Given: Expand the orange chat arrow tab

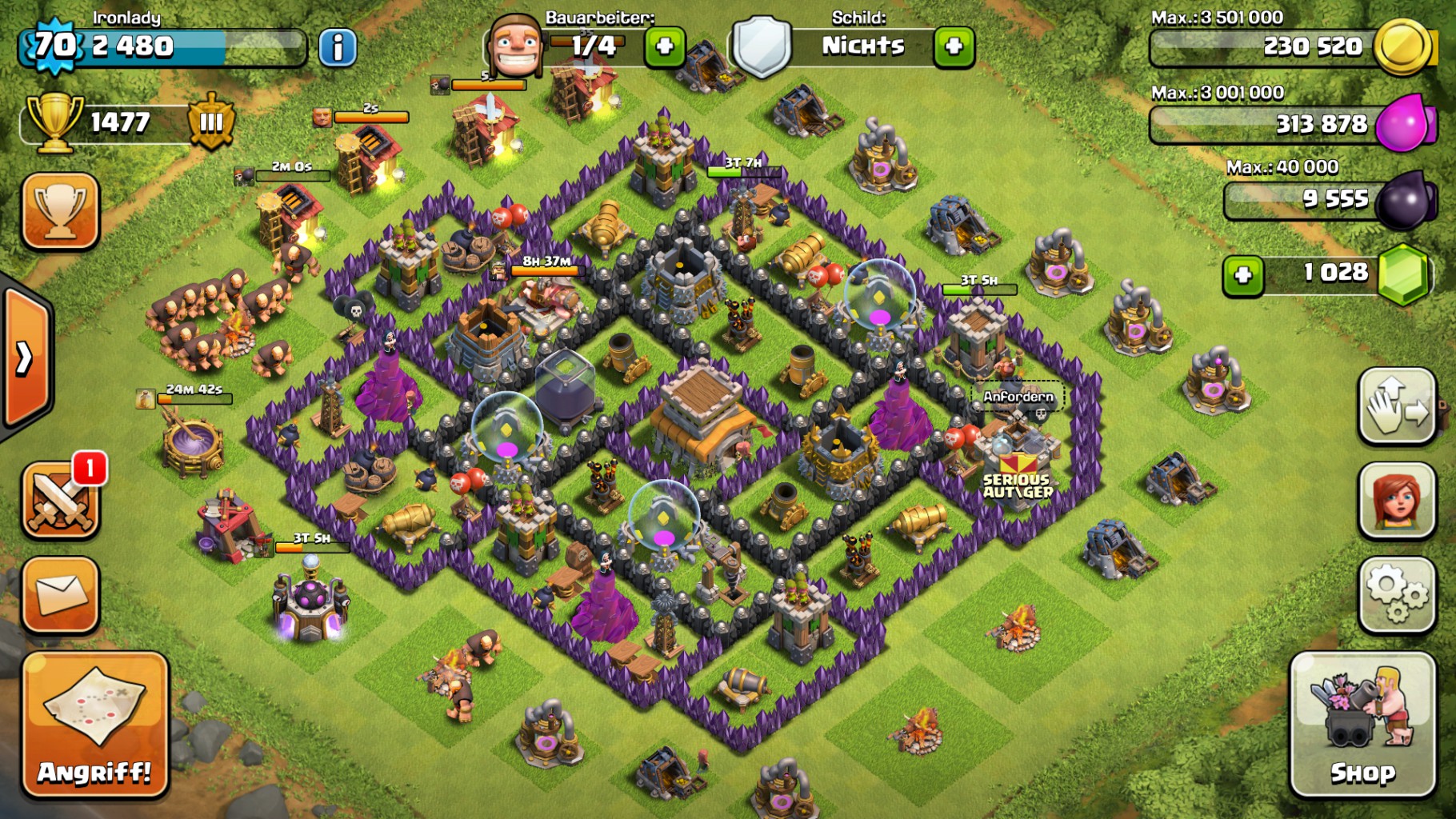Looking at the screenshot, I should pyautogui.click(x=26, y=358).
